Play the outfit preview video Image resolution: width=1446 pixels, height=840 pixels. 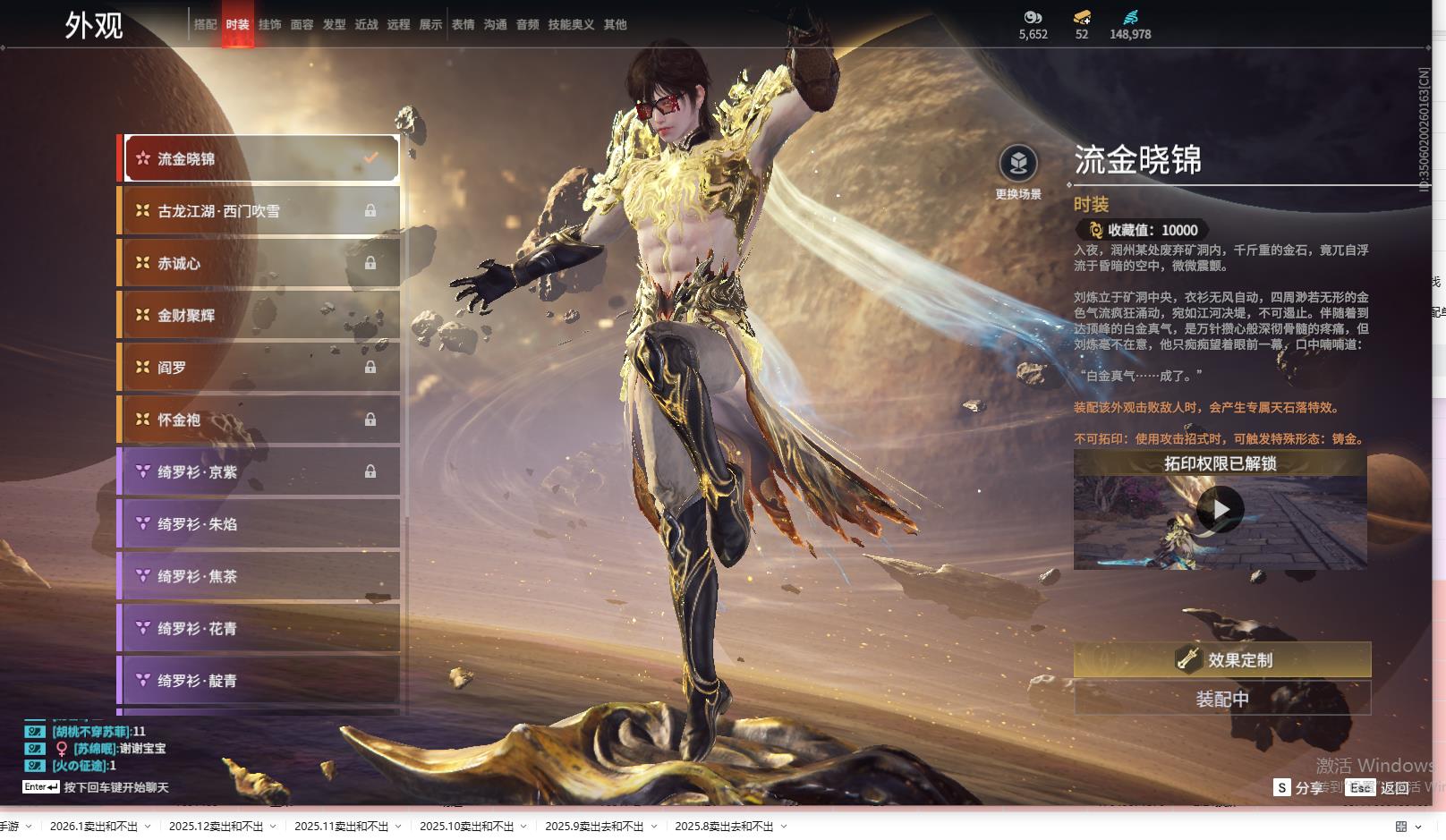[1220, 510]
